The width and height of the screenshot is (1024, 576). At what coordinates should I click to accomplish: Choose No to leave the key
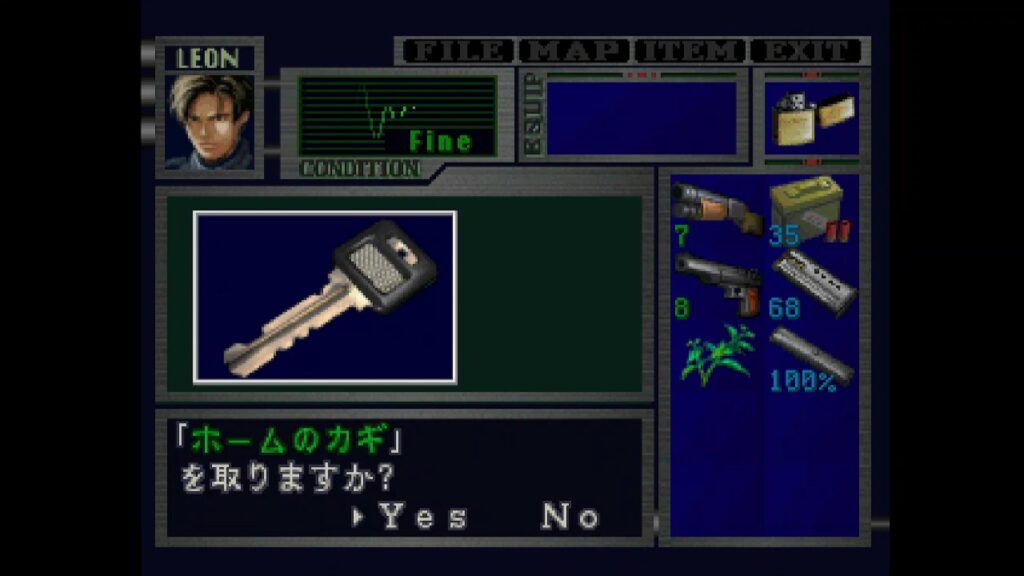[570, 516]
